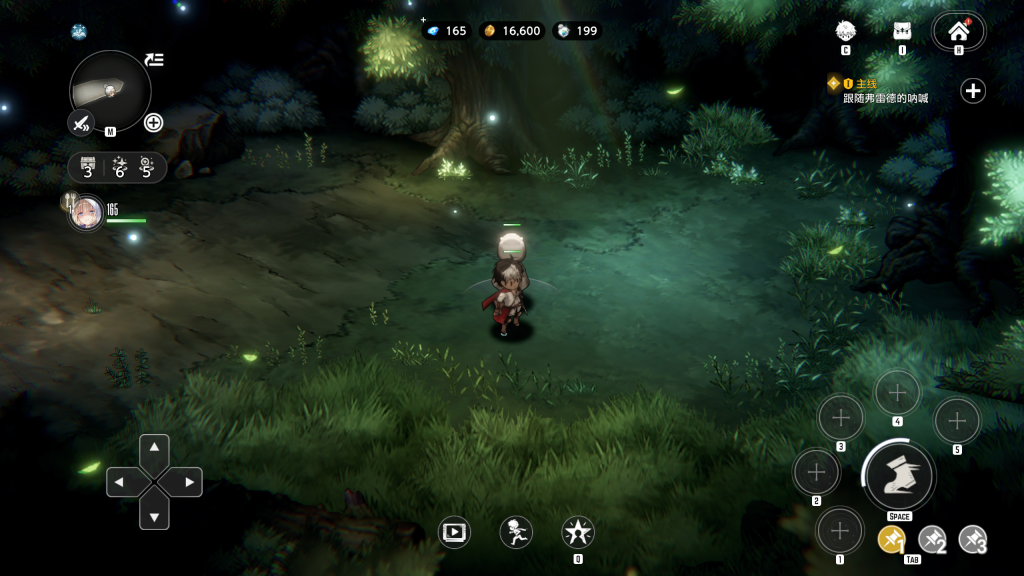Screen dimensions: 1024x576
Task: Open the character menu icon
Action: [x=845, y=30]
